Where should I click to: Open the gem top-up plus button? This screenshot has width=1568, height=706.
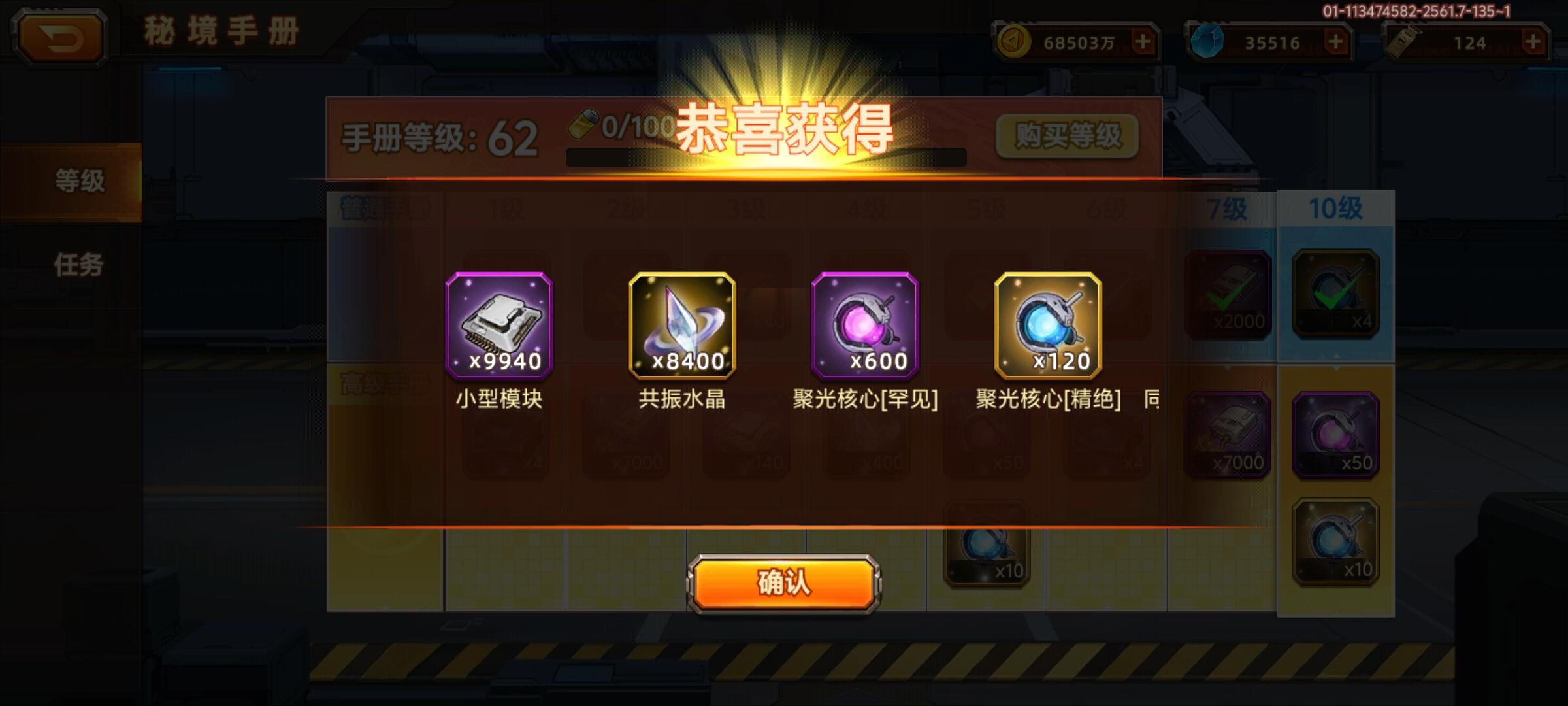tap(1337, 41)
